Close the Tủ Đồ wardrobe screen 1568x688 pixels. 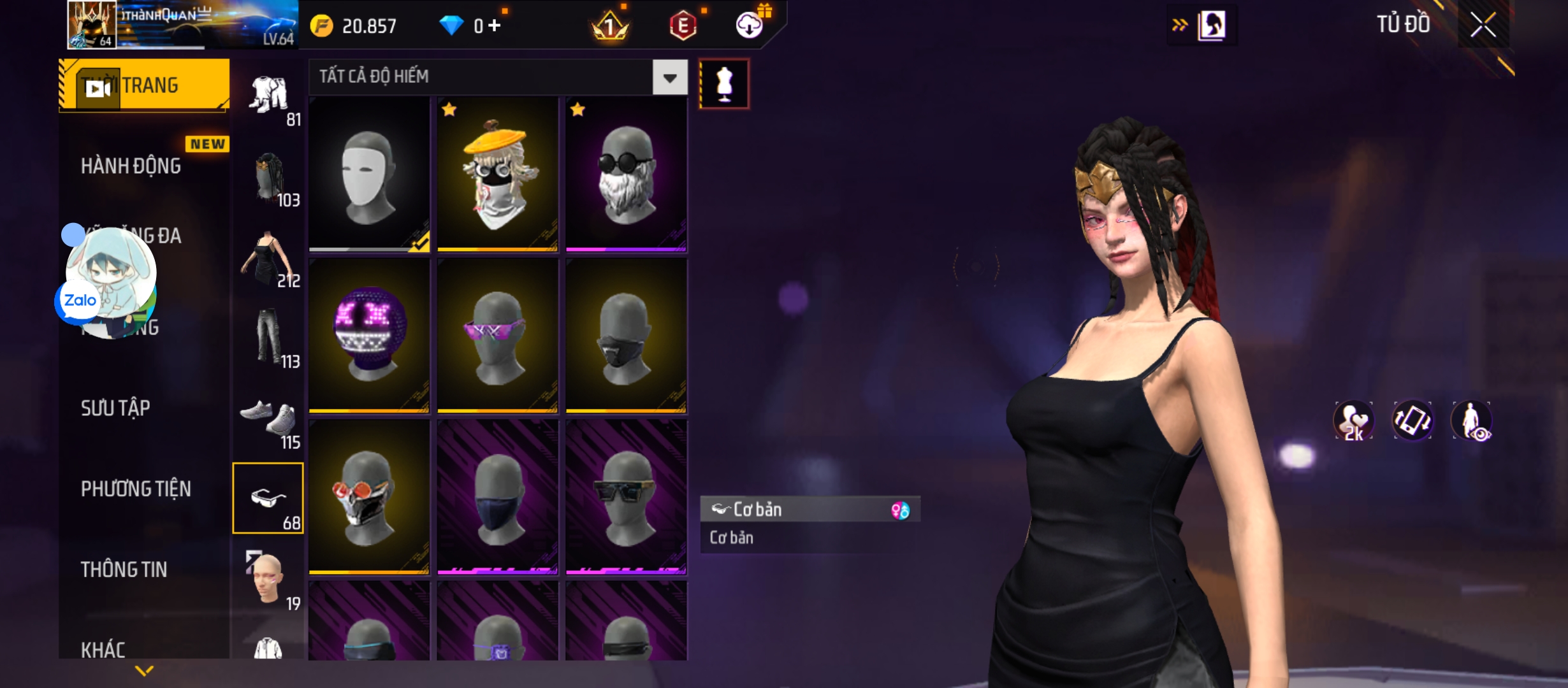point(1483,26)
